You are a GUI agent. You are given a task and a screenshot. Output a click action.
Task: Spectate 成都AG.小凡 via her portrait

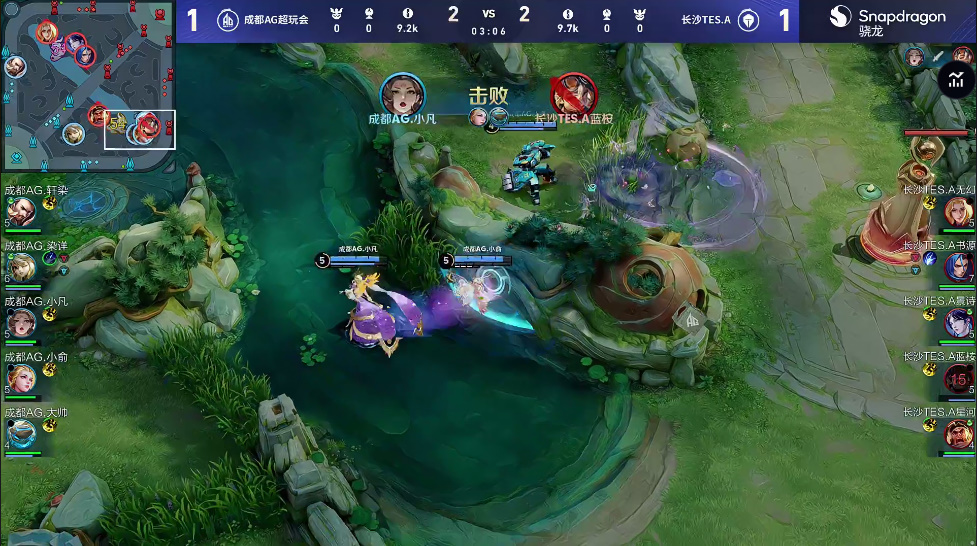tap(22, 323)
